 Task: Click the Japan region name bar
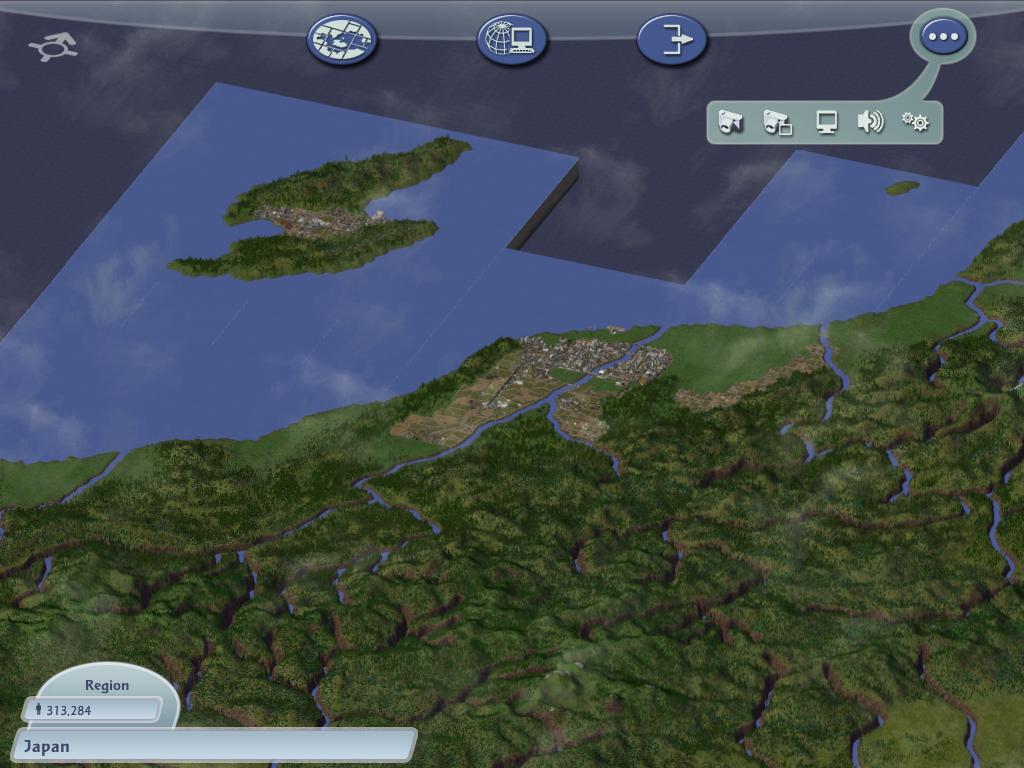point(214,746)
